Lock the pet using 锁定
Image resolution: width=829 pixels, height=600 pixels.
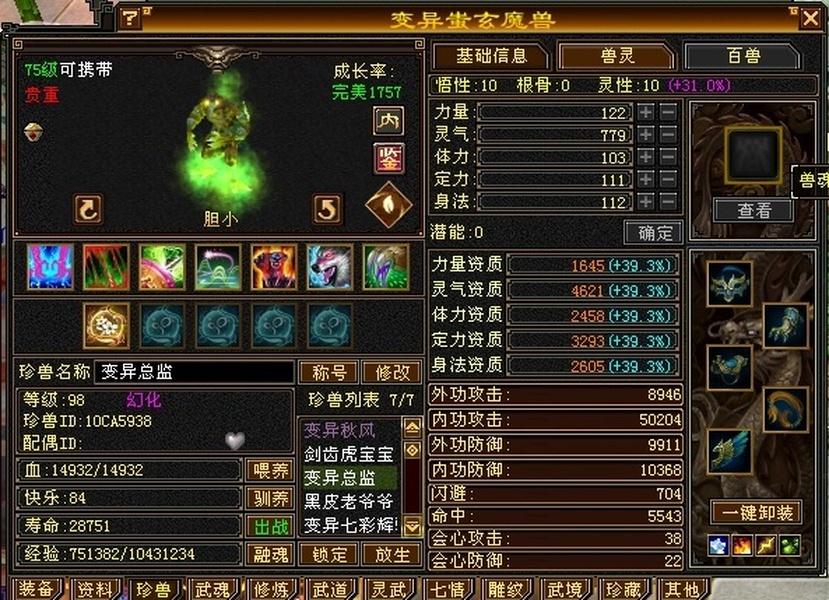click(x=329, y=554)
